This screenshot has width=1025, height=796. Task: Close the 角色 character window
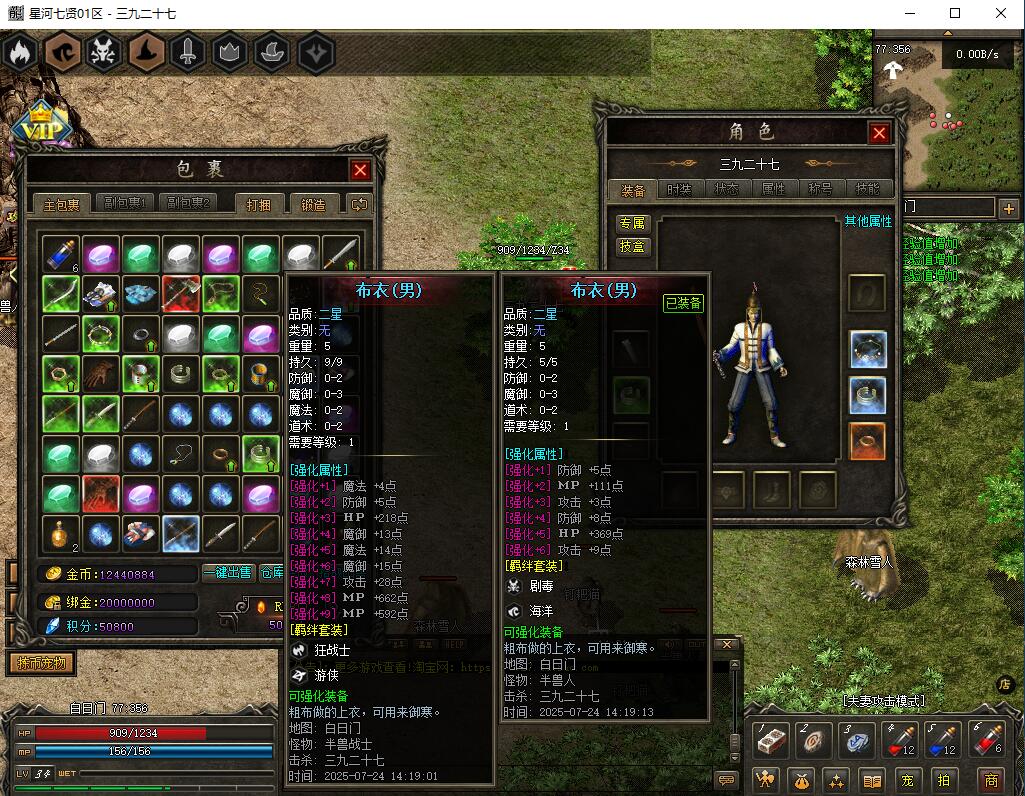point(879,133)
